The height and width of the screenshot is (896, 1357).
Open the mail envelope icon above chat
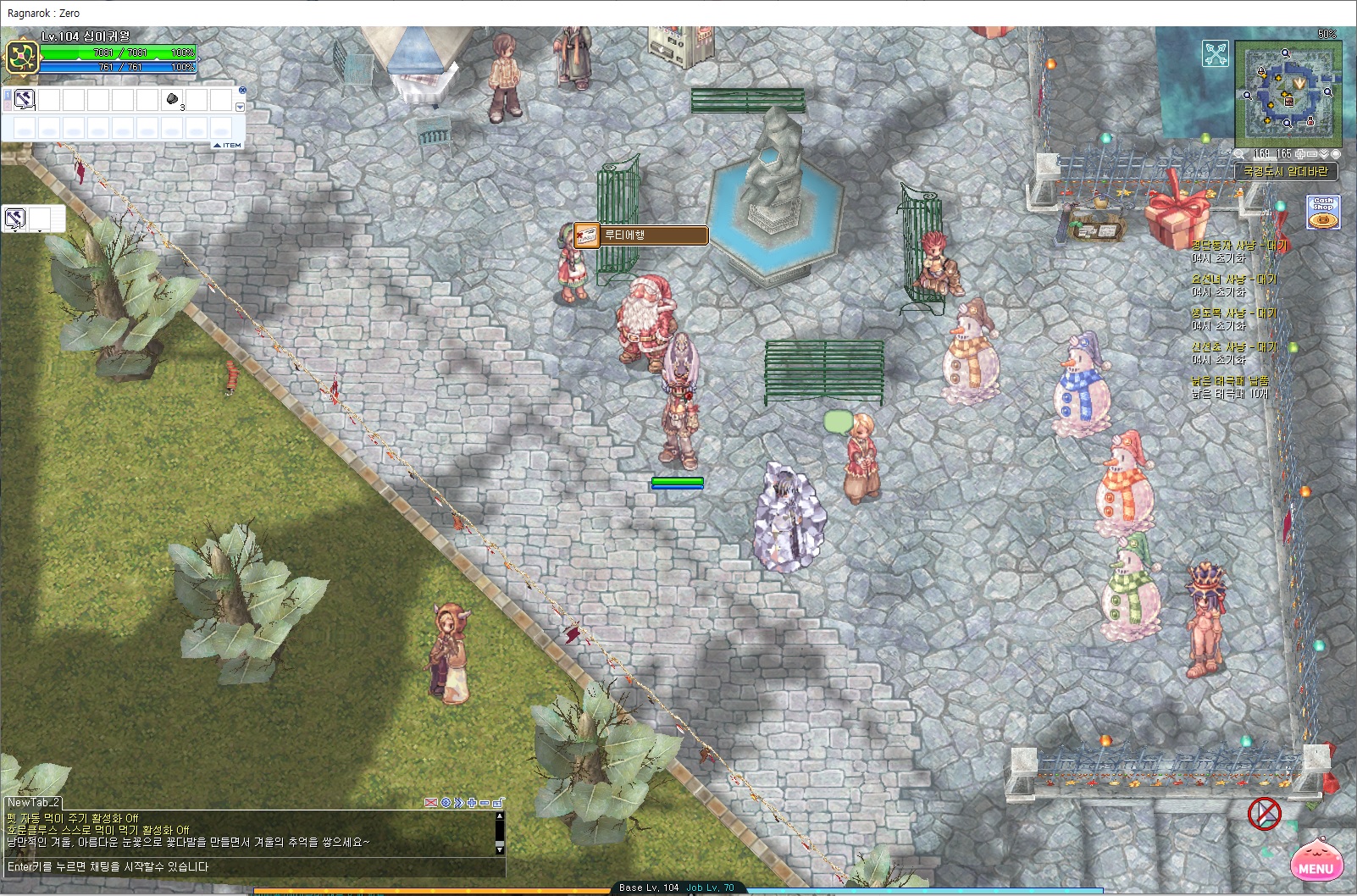(x=431, y=802)
